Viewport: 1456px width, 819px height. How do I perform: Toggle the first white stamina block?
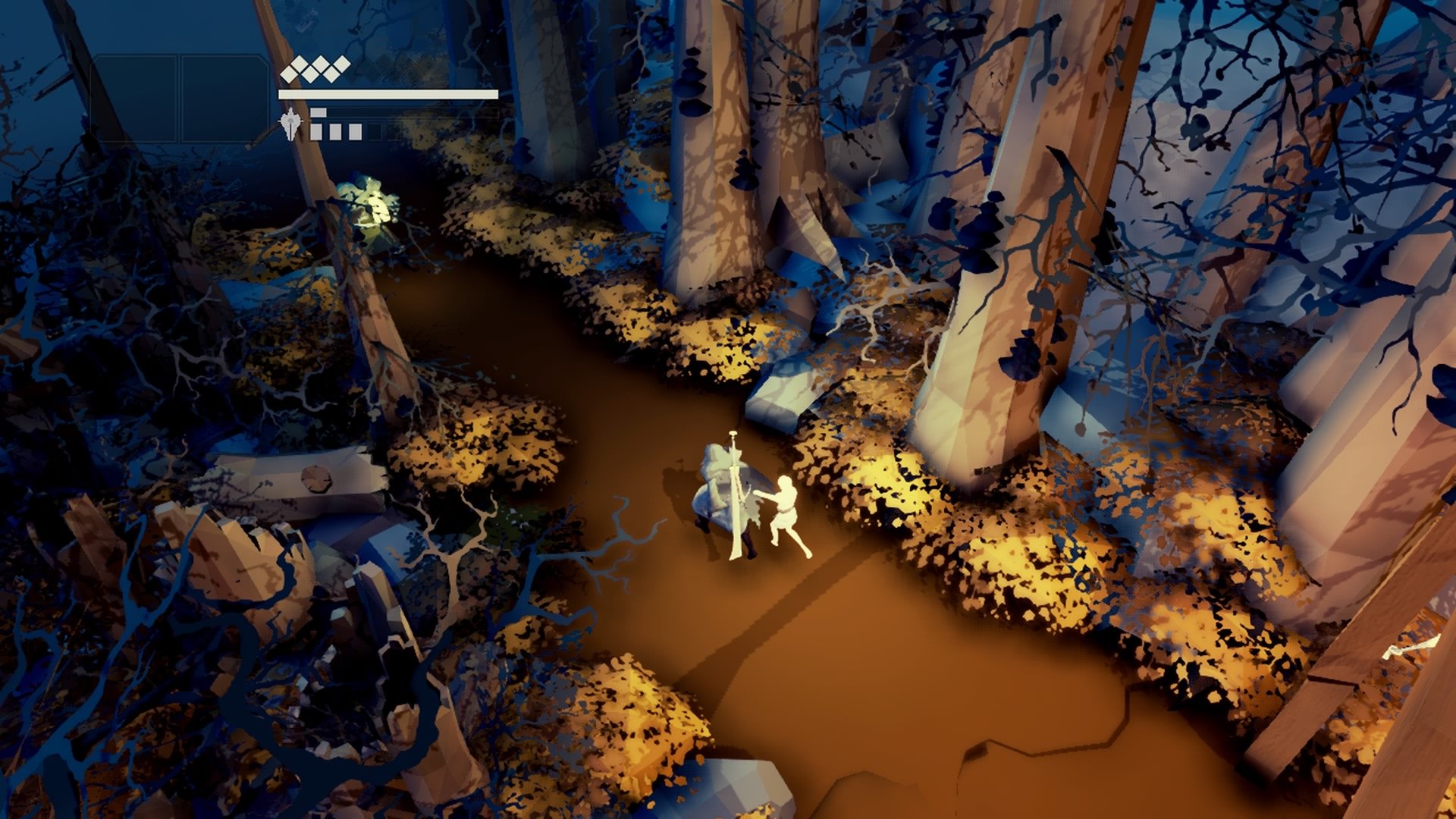click(315, 130)
